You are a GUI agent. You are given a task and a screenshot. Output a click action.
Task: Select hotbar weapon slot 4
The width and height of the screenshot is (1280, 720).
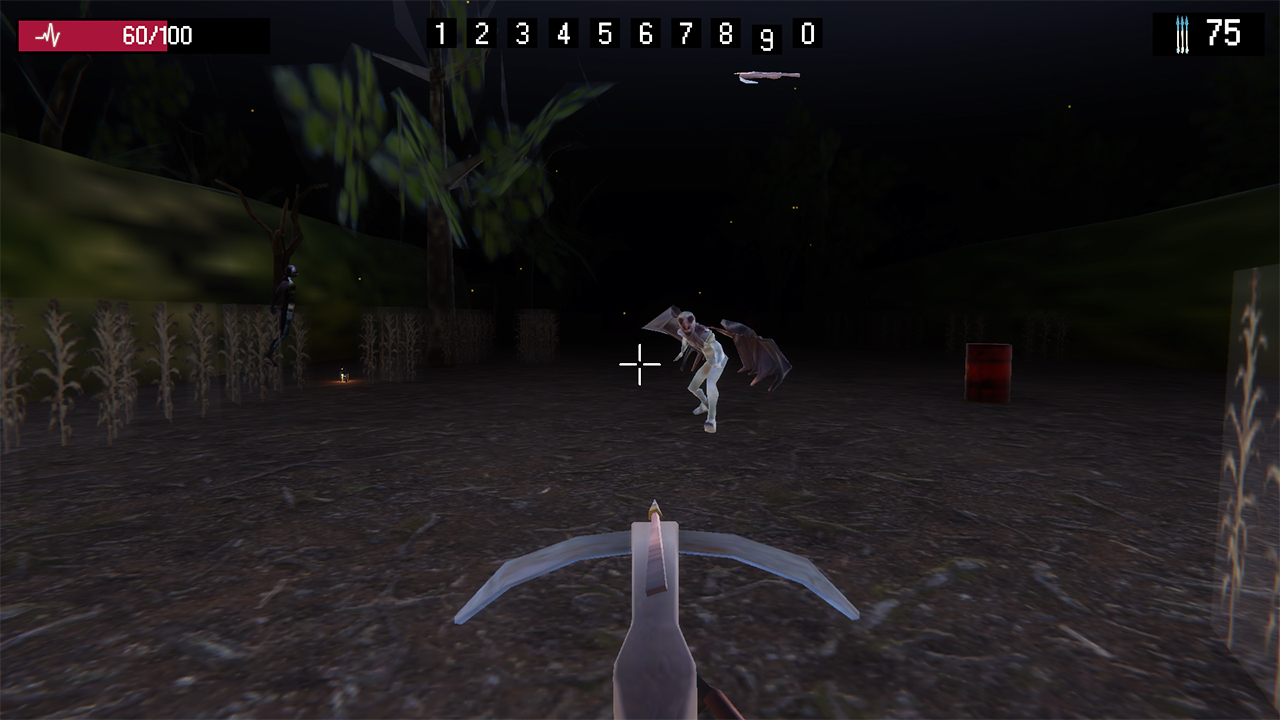tap(561, 34)
